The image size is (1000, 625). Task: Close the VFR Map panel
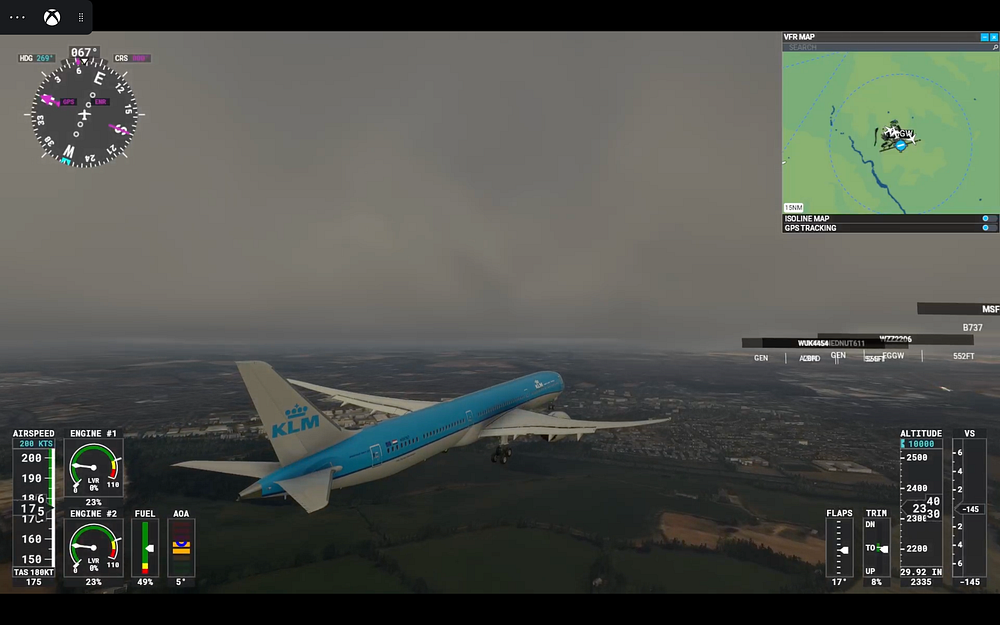pyautogui.click(x=994, y=37)
